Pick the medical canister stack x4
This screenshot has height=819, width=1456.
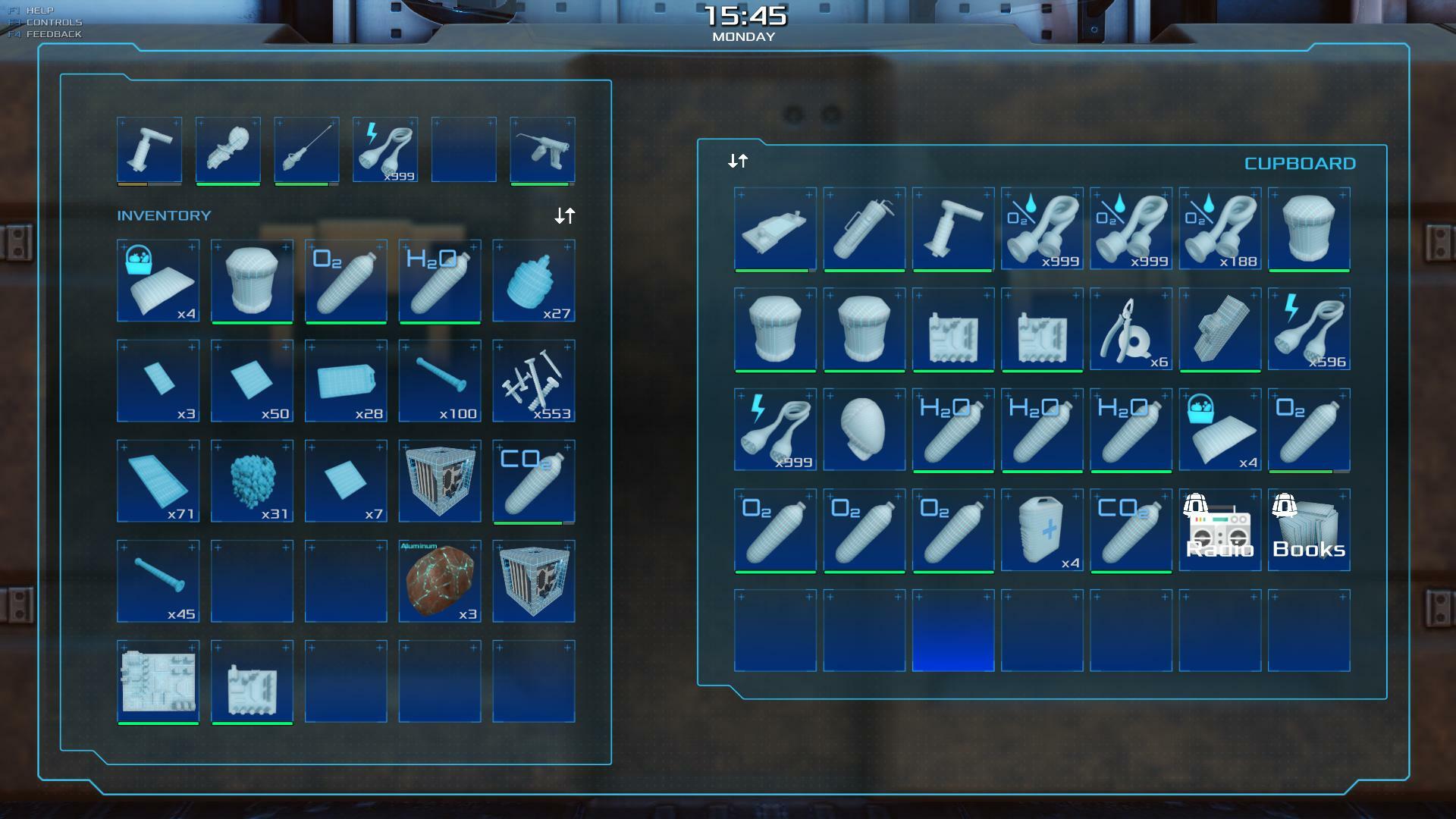pos(1042,530)
